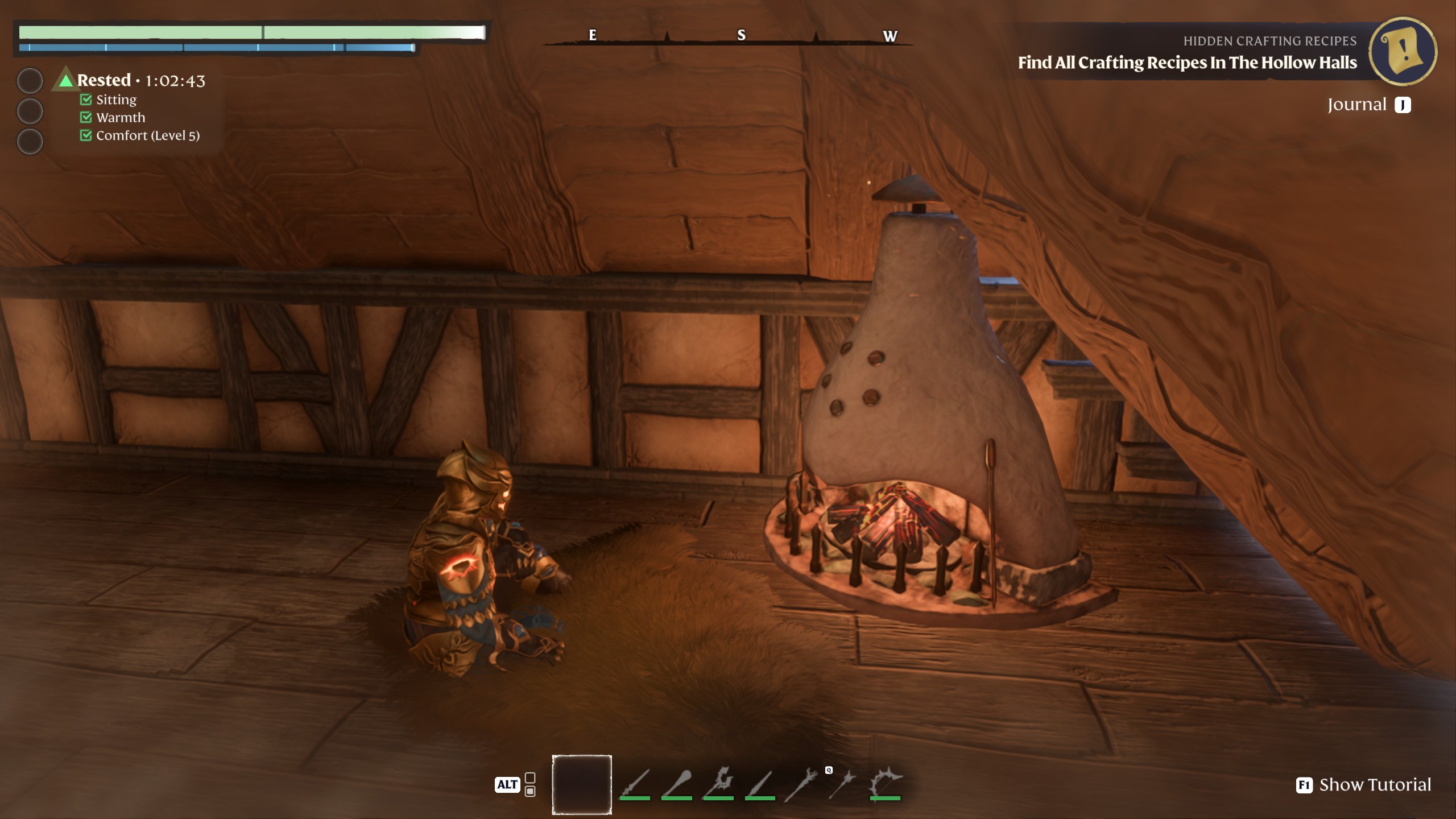Pick the ornate wand hotbar slot
The height and width of the screenshot is (819, 1456).
pyautogui.click(x=801, y=784)
